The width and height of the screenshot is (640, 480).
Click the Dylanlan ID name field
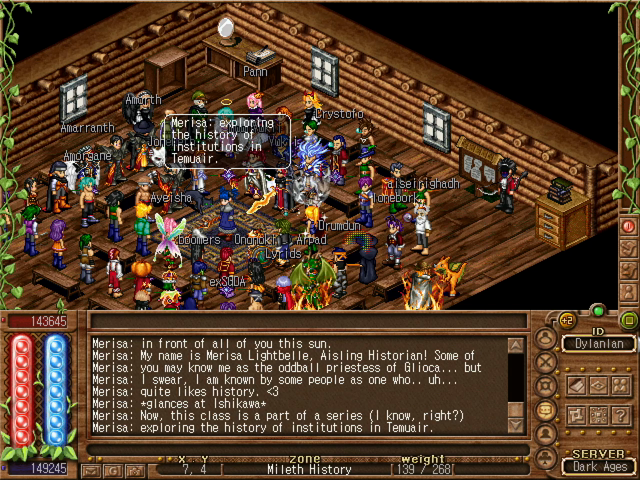(x=599, y=344)
